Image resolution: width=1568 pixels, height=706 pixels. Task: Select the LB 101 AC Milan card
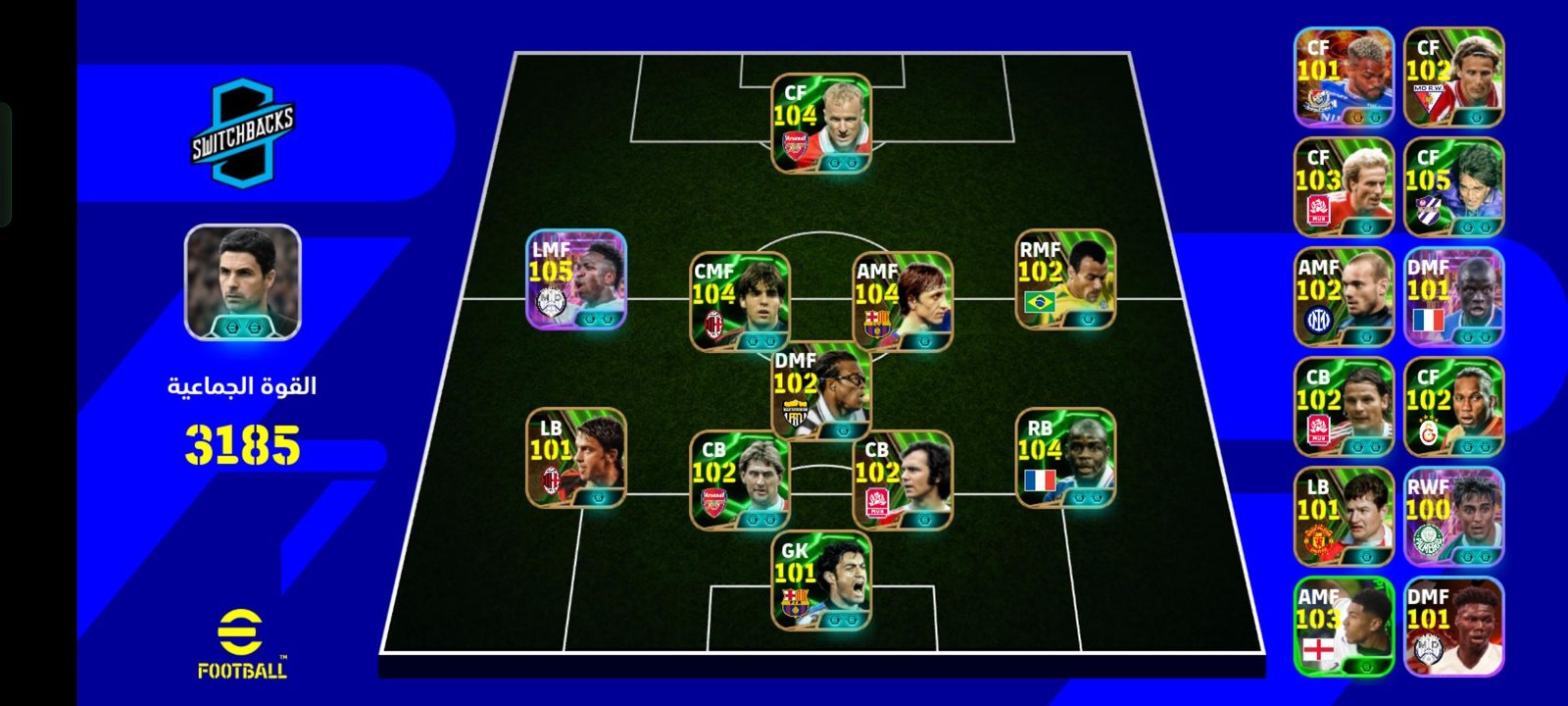coord(576,457)
